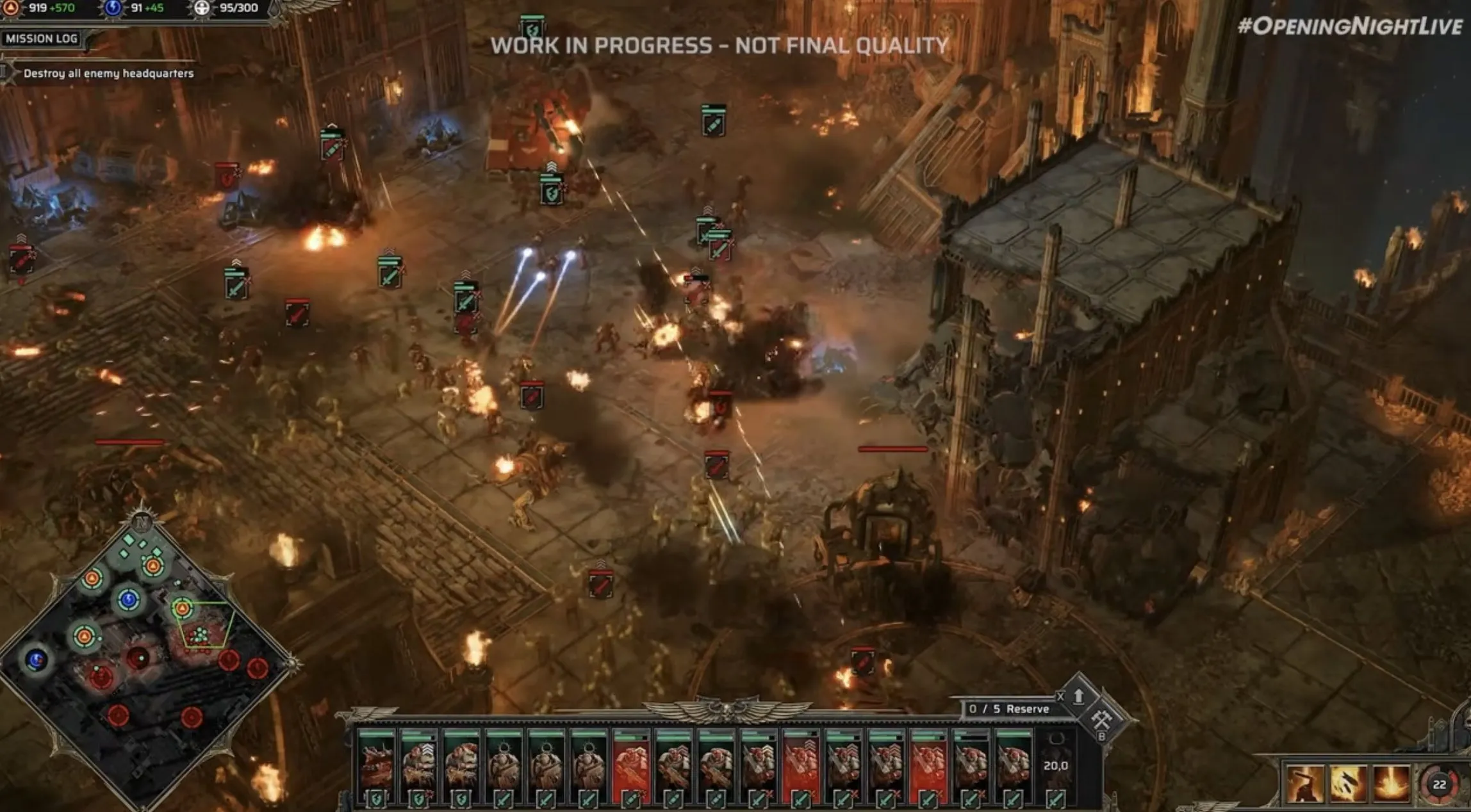Select the requisition resource icon
Screen dimensions: 1471x812
click(10, 9)
